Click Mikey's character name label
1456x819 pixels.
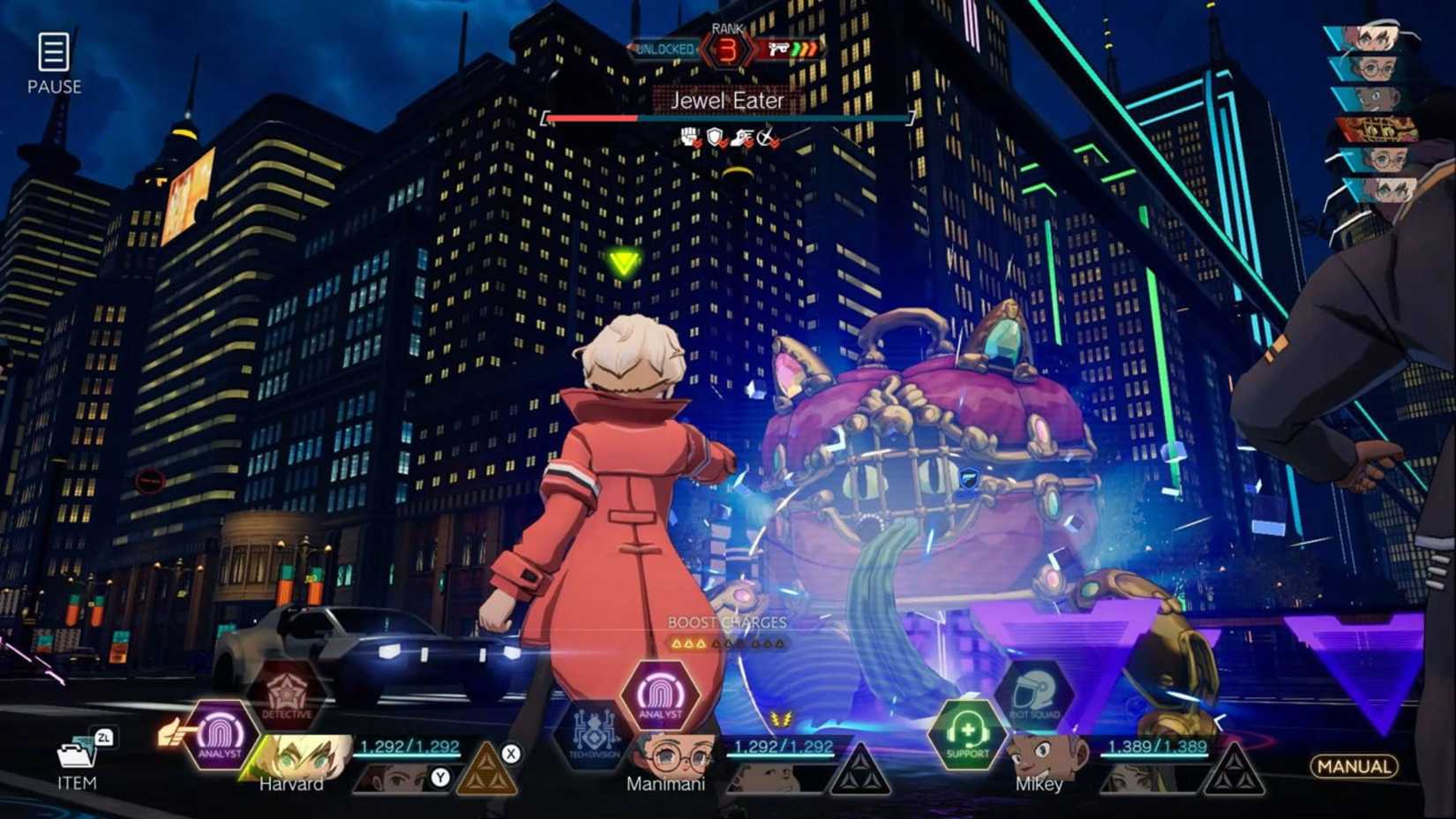pyautogui.click(x=1040, y=784)
